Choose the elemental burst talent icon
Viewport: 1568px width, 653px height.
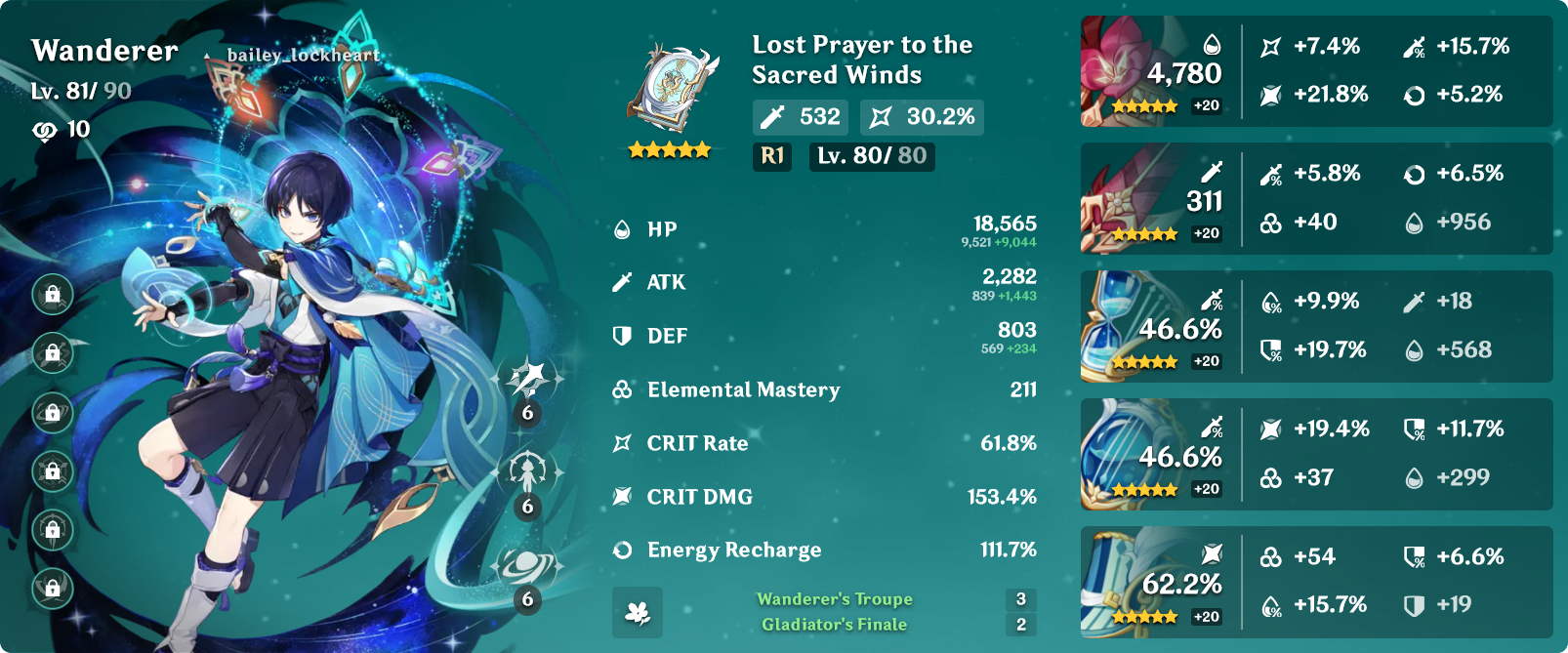click(528, 566)
